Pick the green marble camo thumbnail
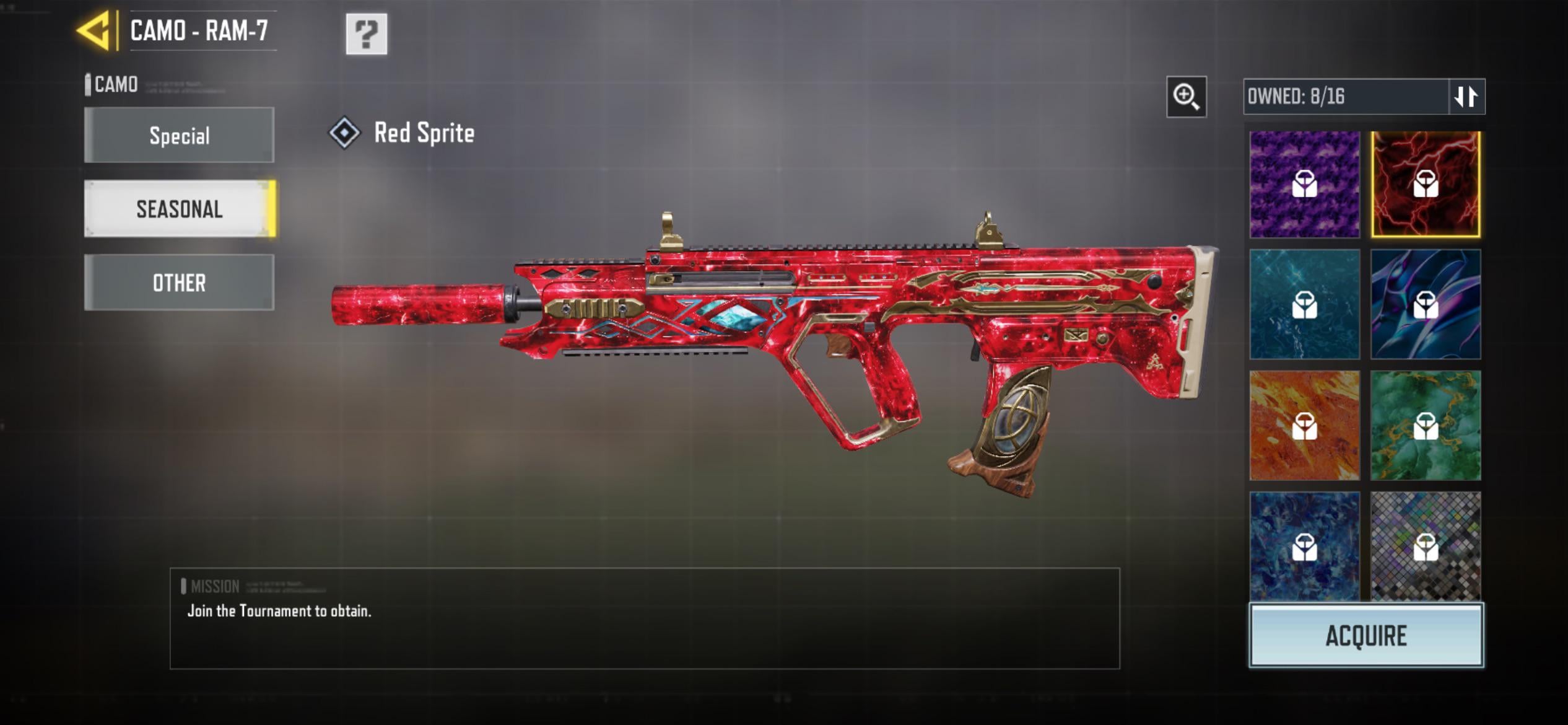 (1426, 426)
